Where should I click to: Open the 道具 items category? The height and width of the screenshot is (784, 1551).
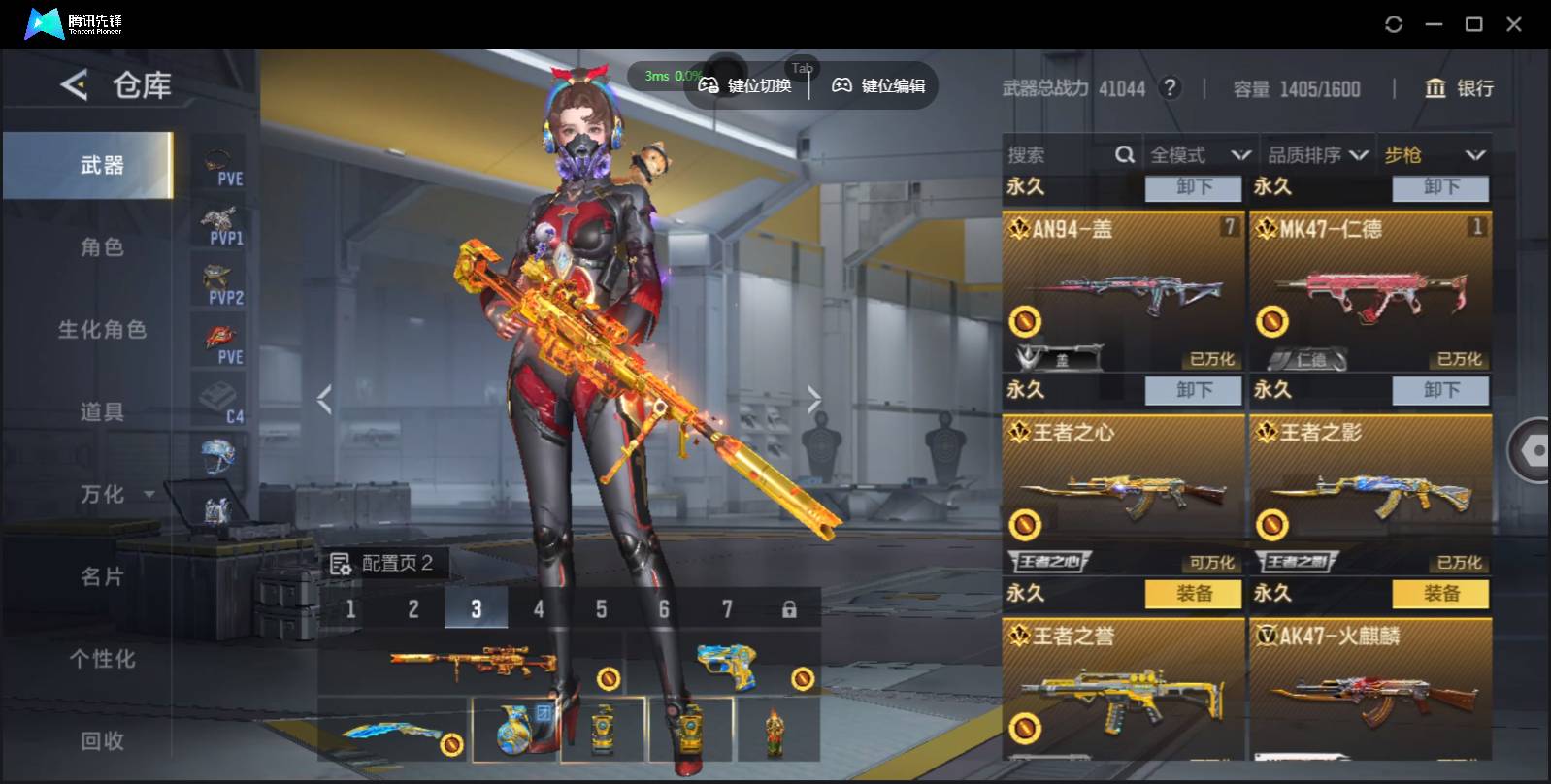101,412
